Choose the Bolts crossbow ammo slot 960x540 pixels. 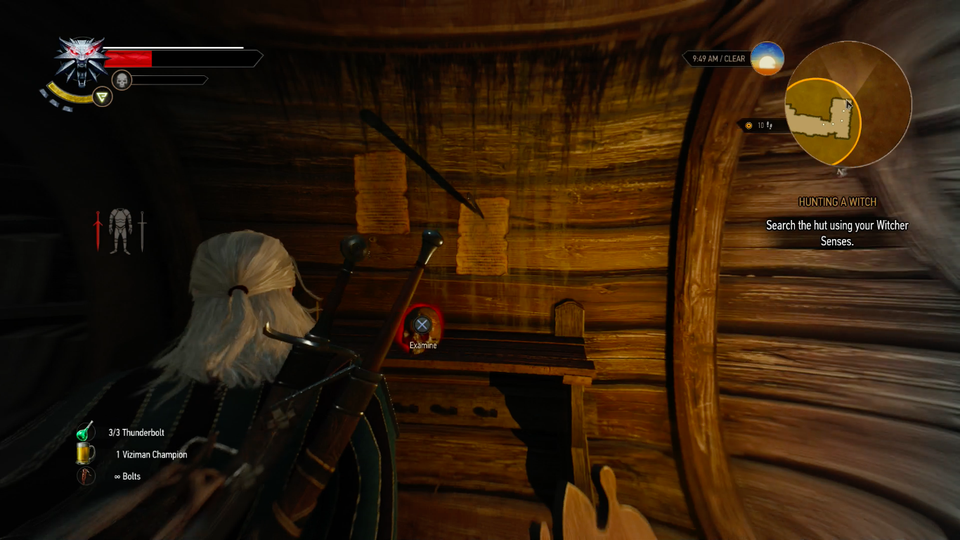click(86, 476)
